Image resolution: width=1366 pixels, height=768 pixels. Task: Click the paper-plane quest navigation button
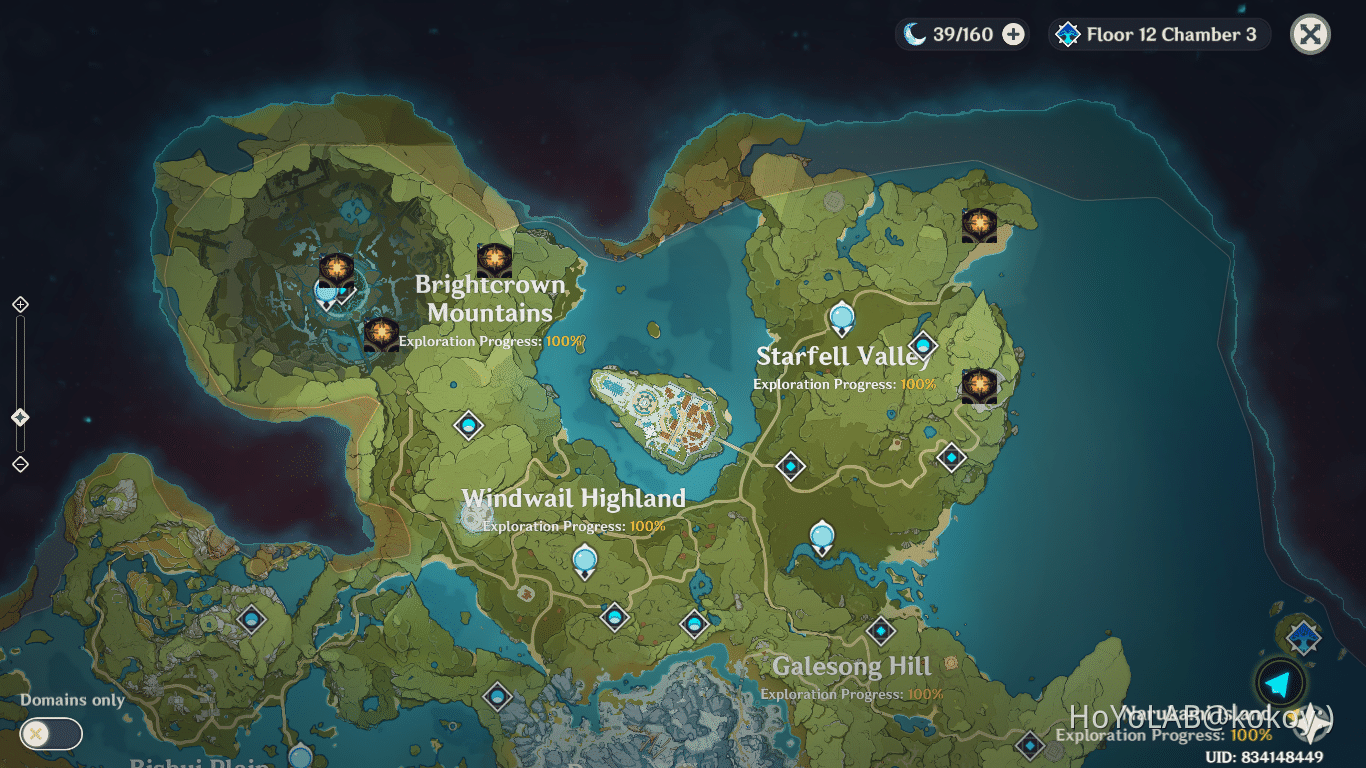pyautogui.click(x=1280, y=684)
